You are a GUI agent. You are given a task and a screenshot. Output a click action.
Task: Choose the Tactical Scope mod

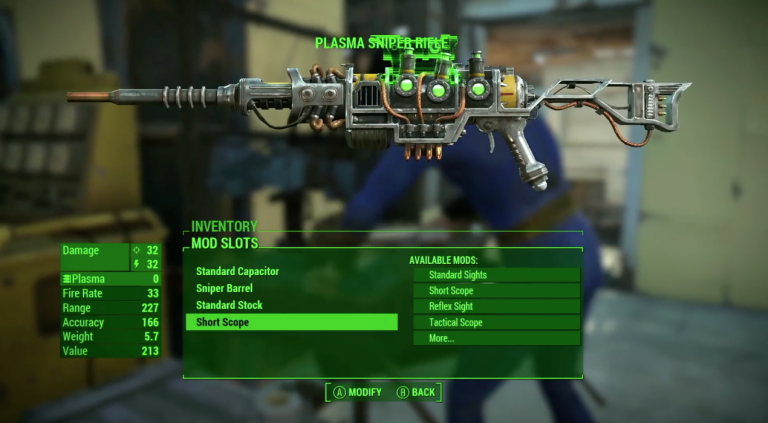click(x=496, y=322)
